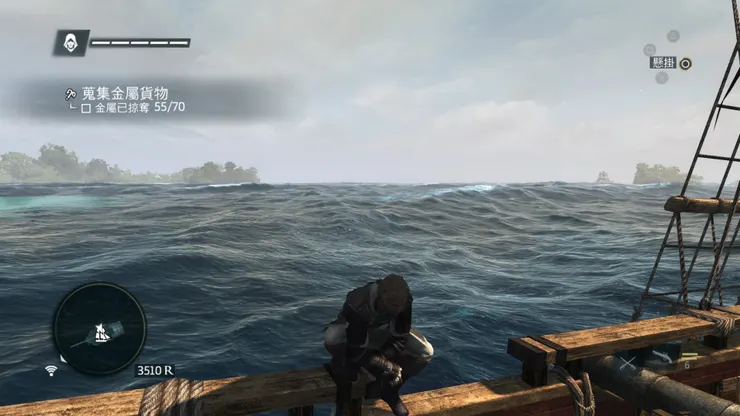Click the ship marker on the minimap

100,329
